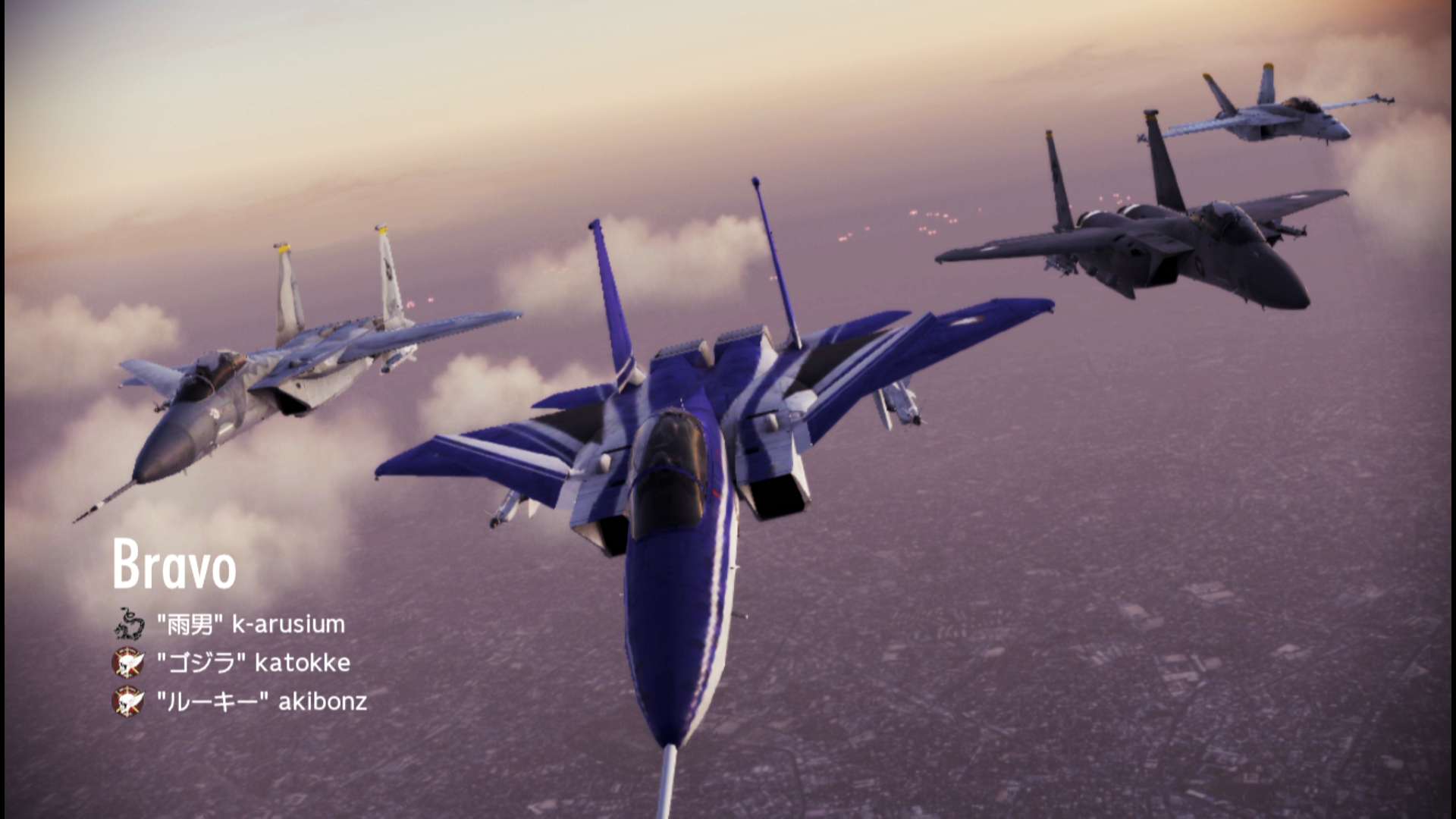Select player k-arusium in the Bravo list
1456x819 pixels.
(250, 625)
